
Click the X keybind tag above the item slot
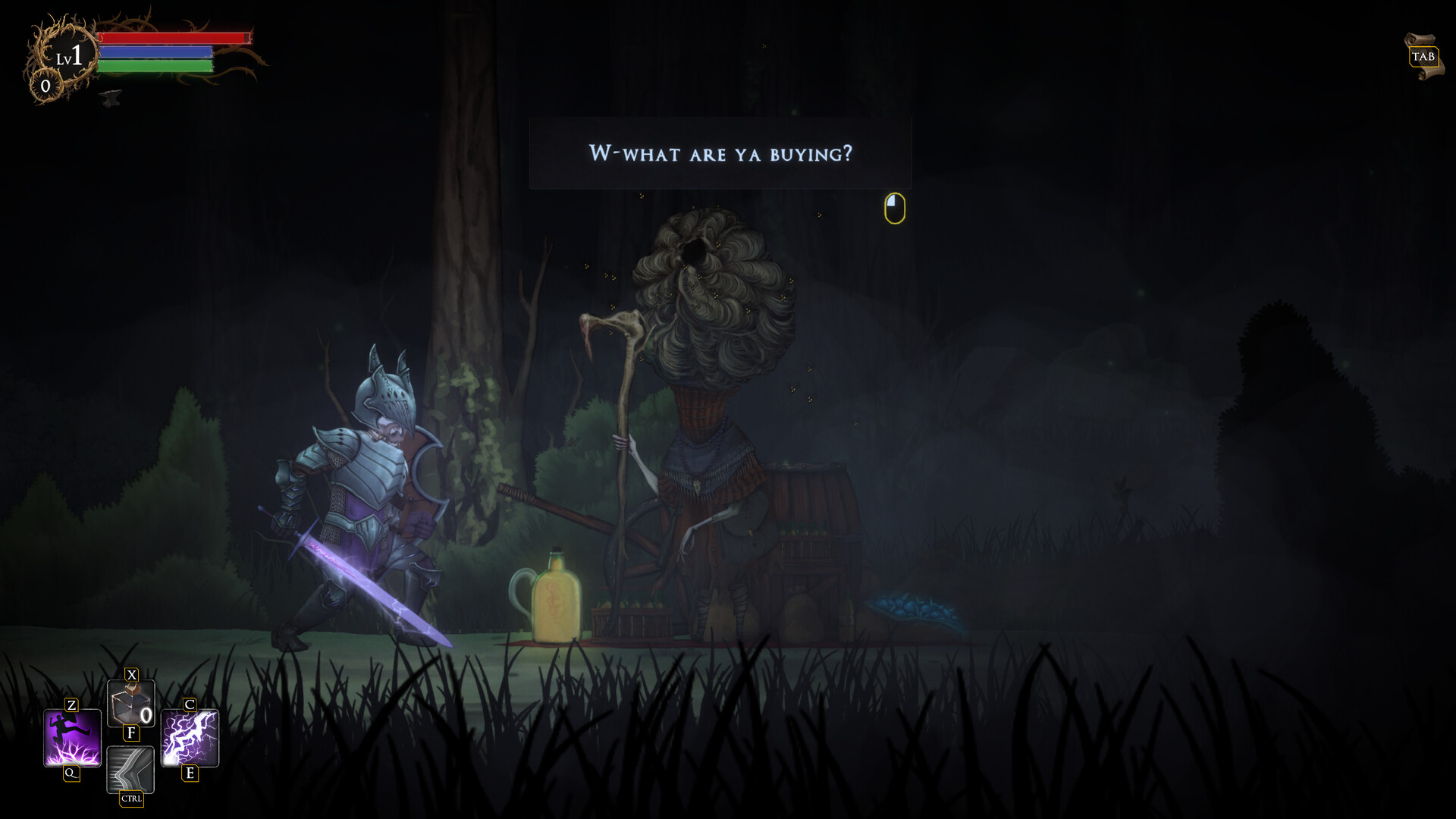(130, 673)
